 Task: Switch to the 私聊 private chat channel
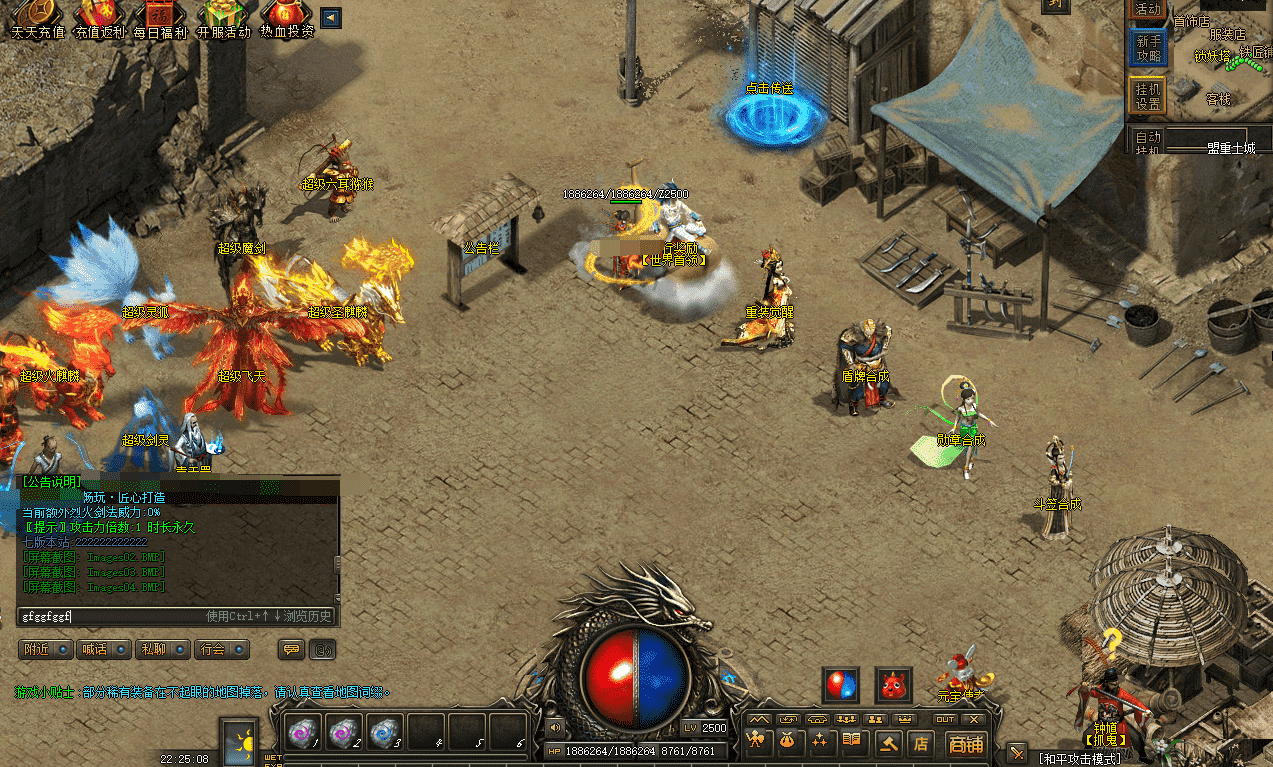click(x=162, y=649)
